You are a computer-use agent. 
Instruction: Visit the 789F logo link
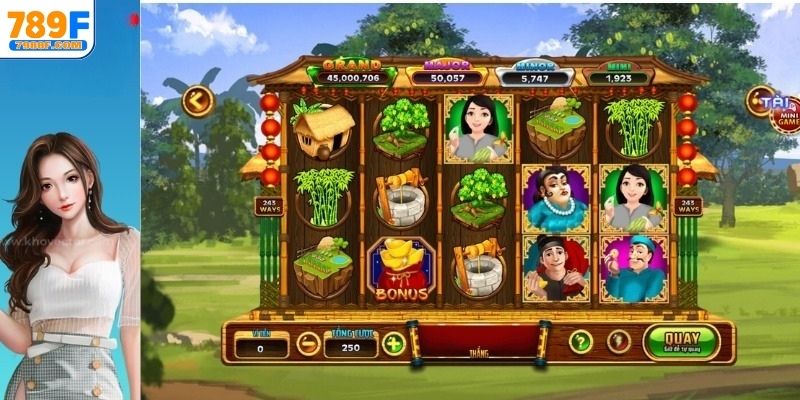47,30
